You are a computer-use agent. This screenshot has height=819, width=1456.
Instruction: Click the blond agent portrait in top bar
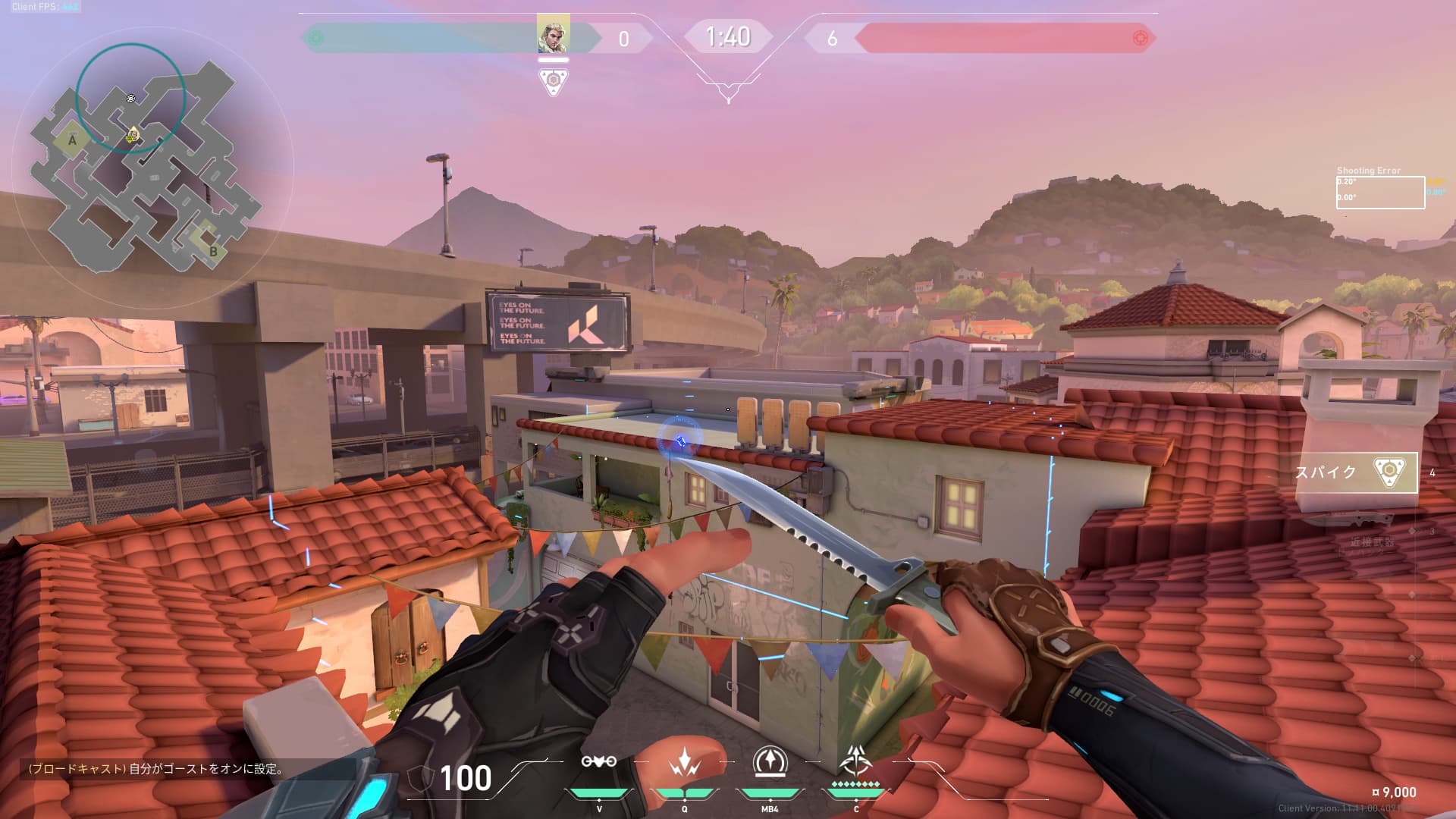tap(553, 34)
